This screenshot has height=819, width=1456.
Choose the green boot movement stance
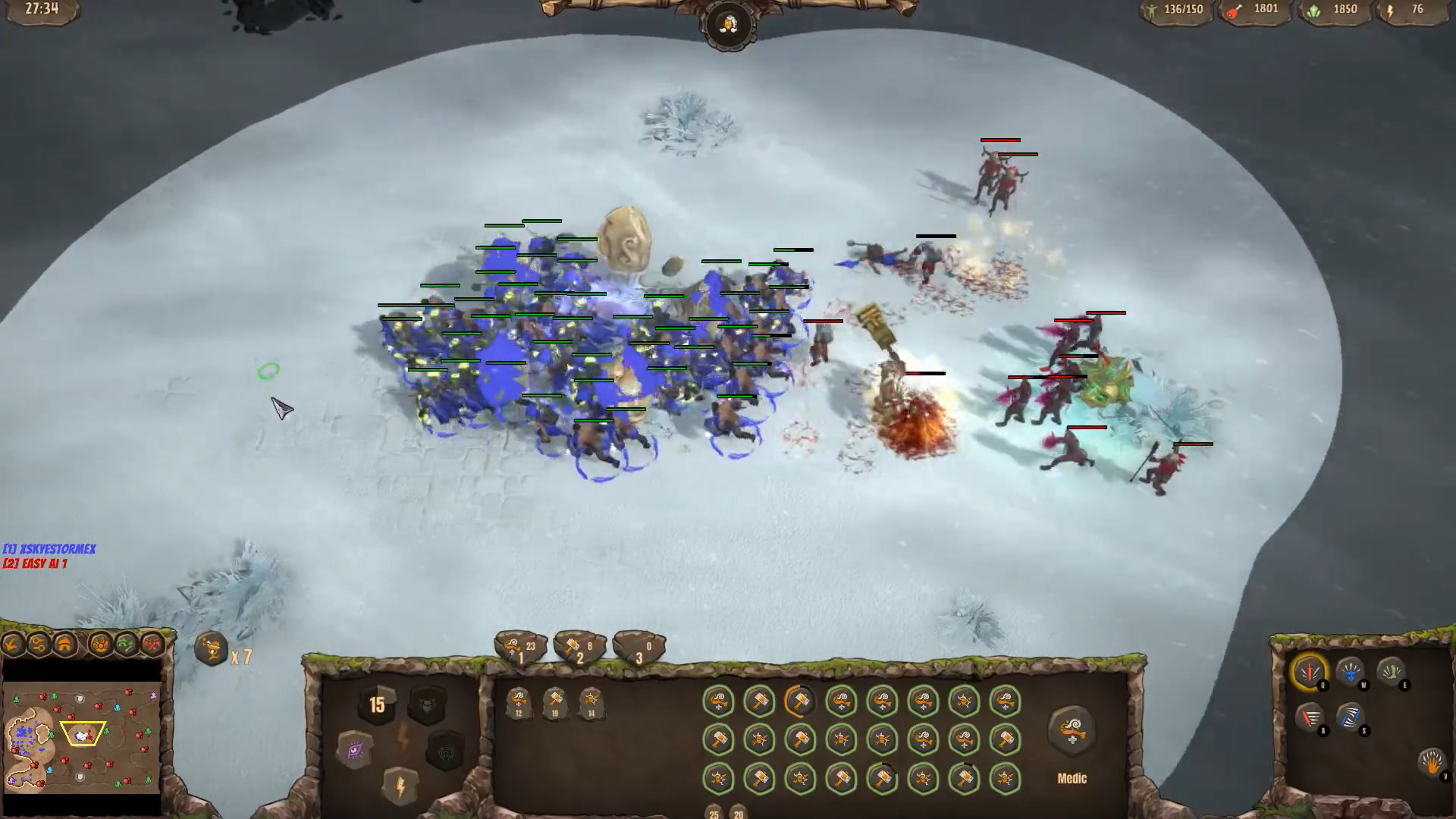(x=1391, y=671)
